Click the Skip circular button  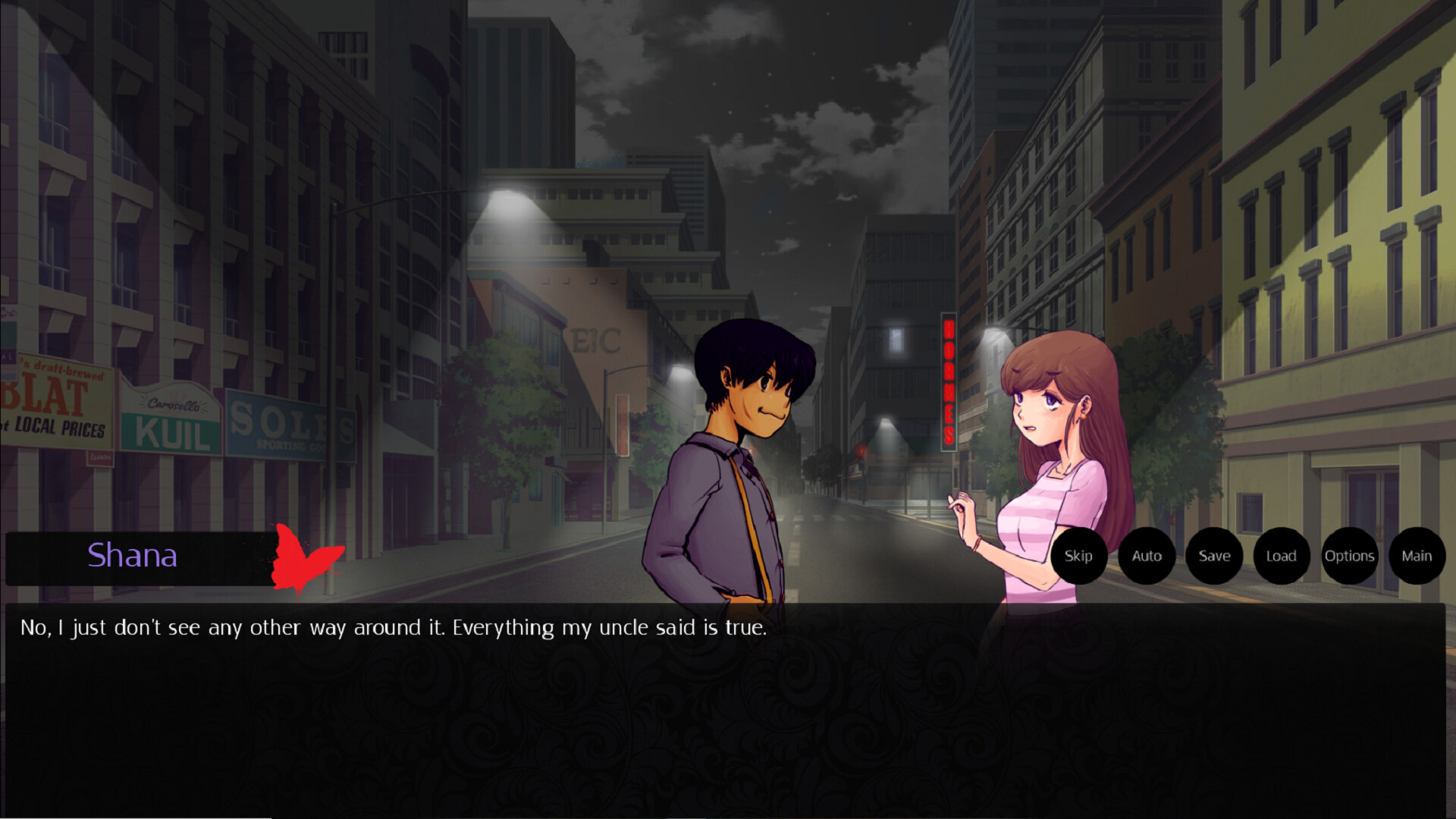tap(1078, 556)
